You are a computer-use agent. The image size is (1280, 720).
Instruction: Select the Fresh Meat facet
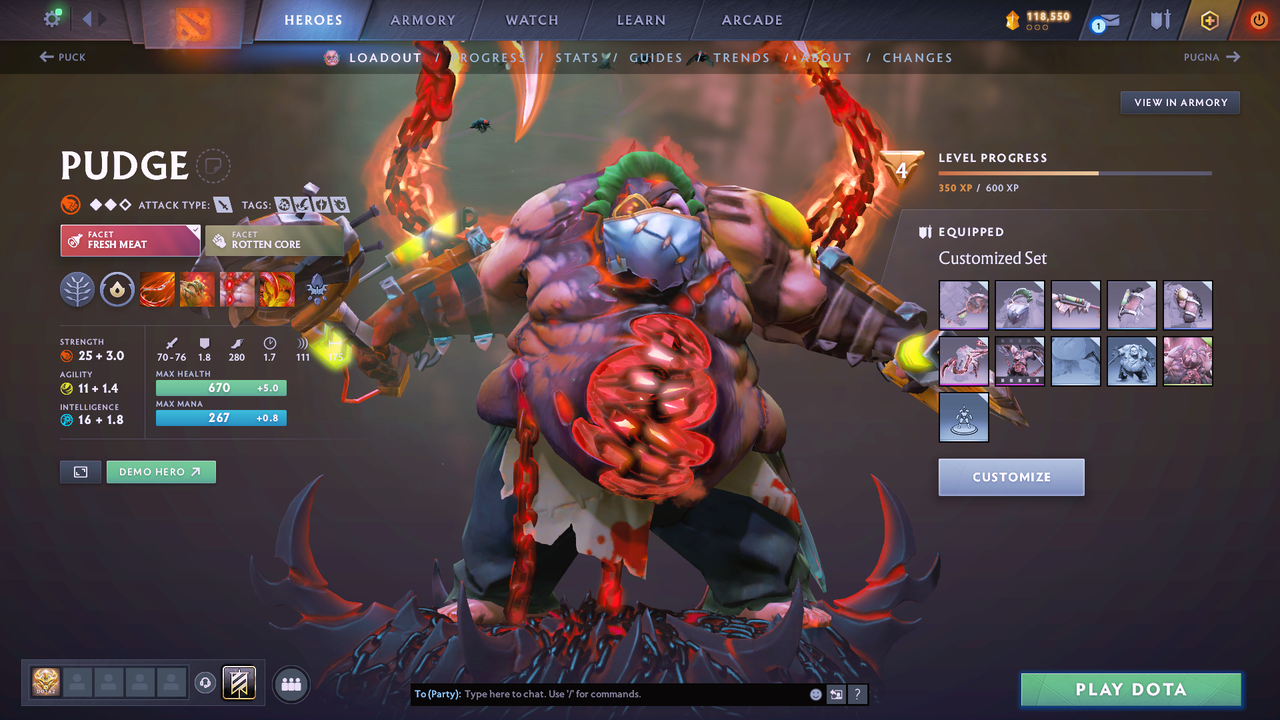point(130,240)
